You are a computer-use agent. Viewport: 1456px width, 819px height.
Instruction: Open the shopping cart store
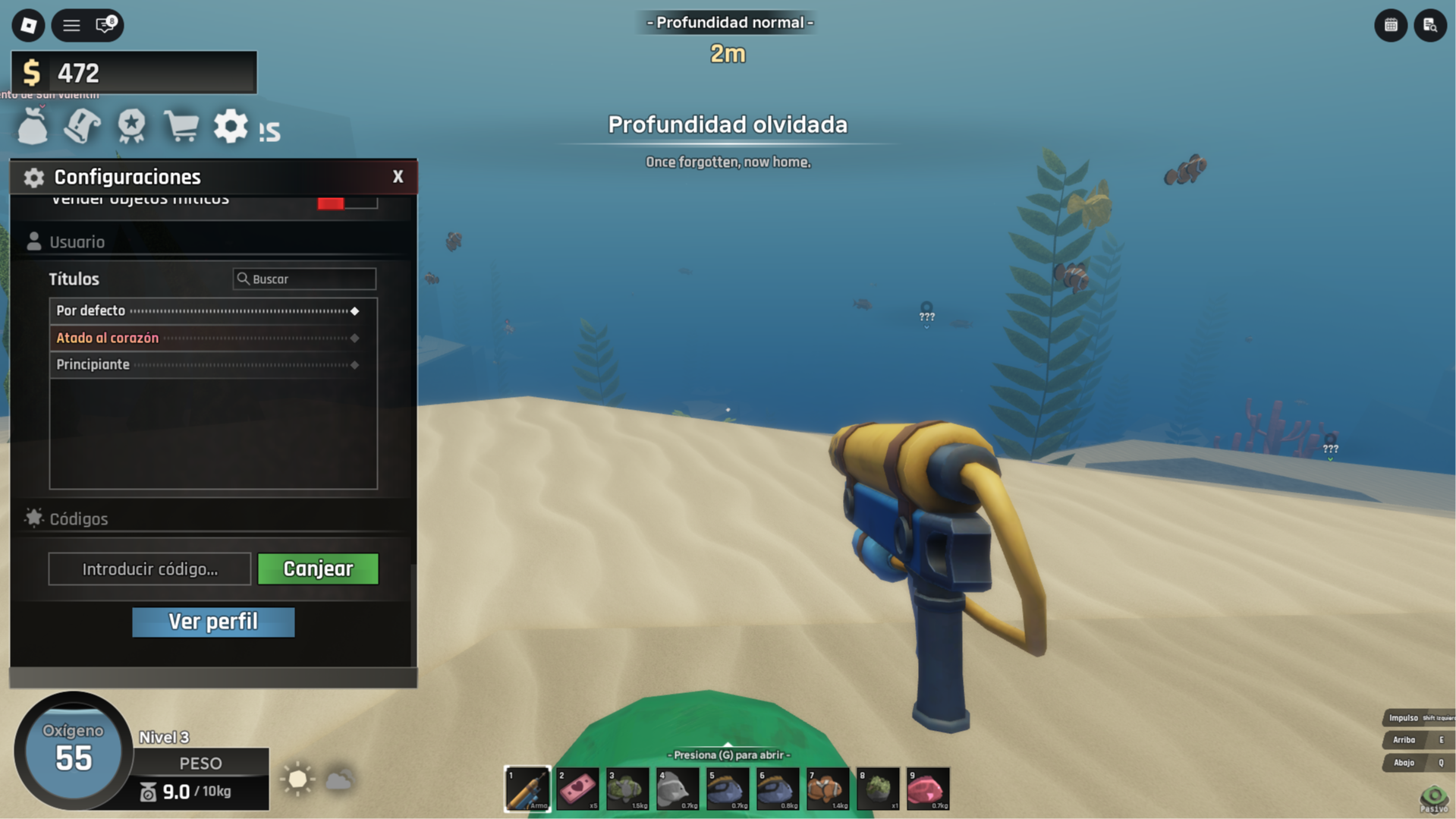(181, 126)
